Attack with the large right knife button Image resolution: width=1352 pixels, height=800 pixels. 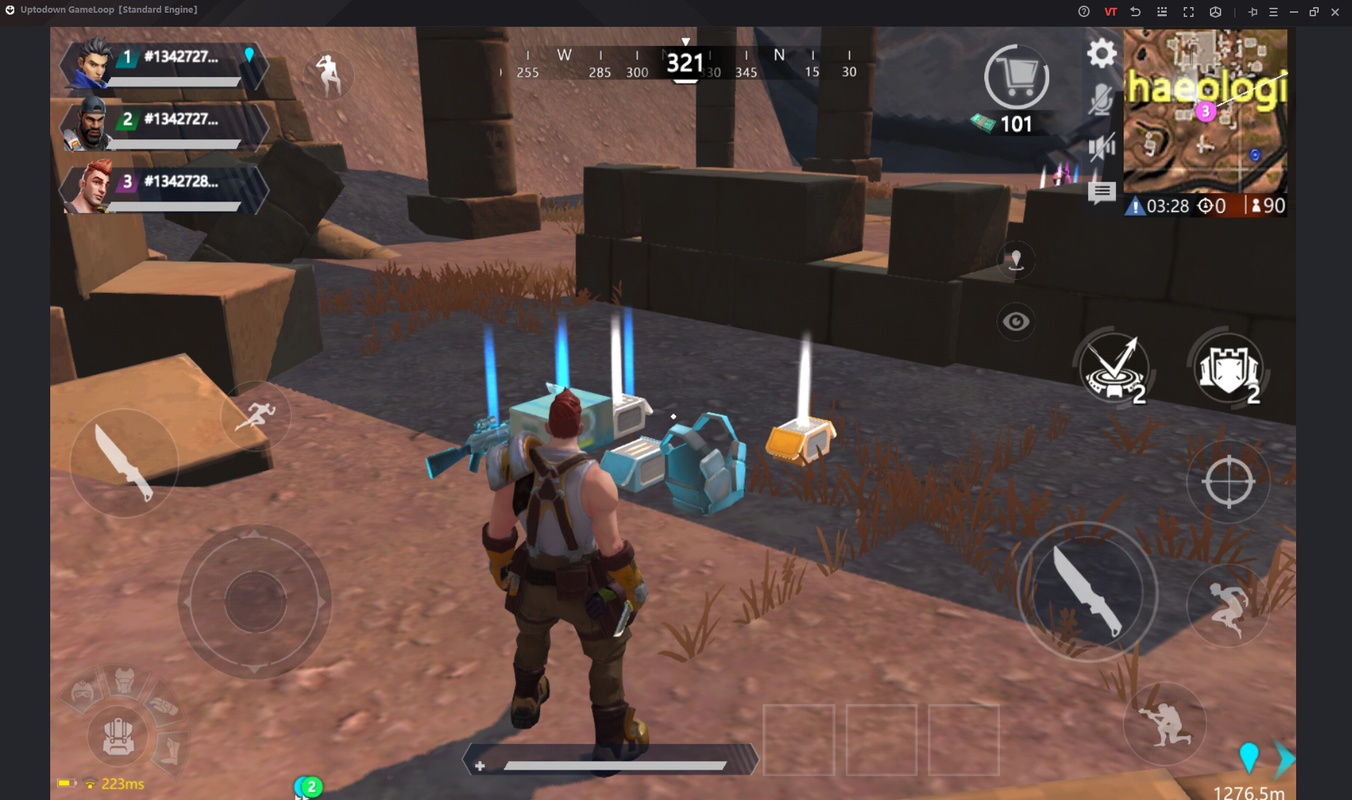(x=1087, y=592)
